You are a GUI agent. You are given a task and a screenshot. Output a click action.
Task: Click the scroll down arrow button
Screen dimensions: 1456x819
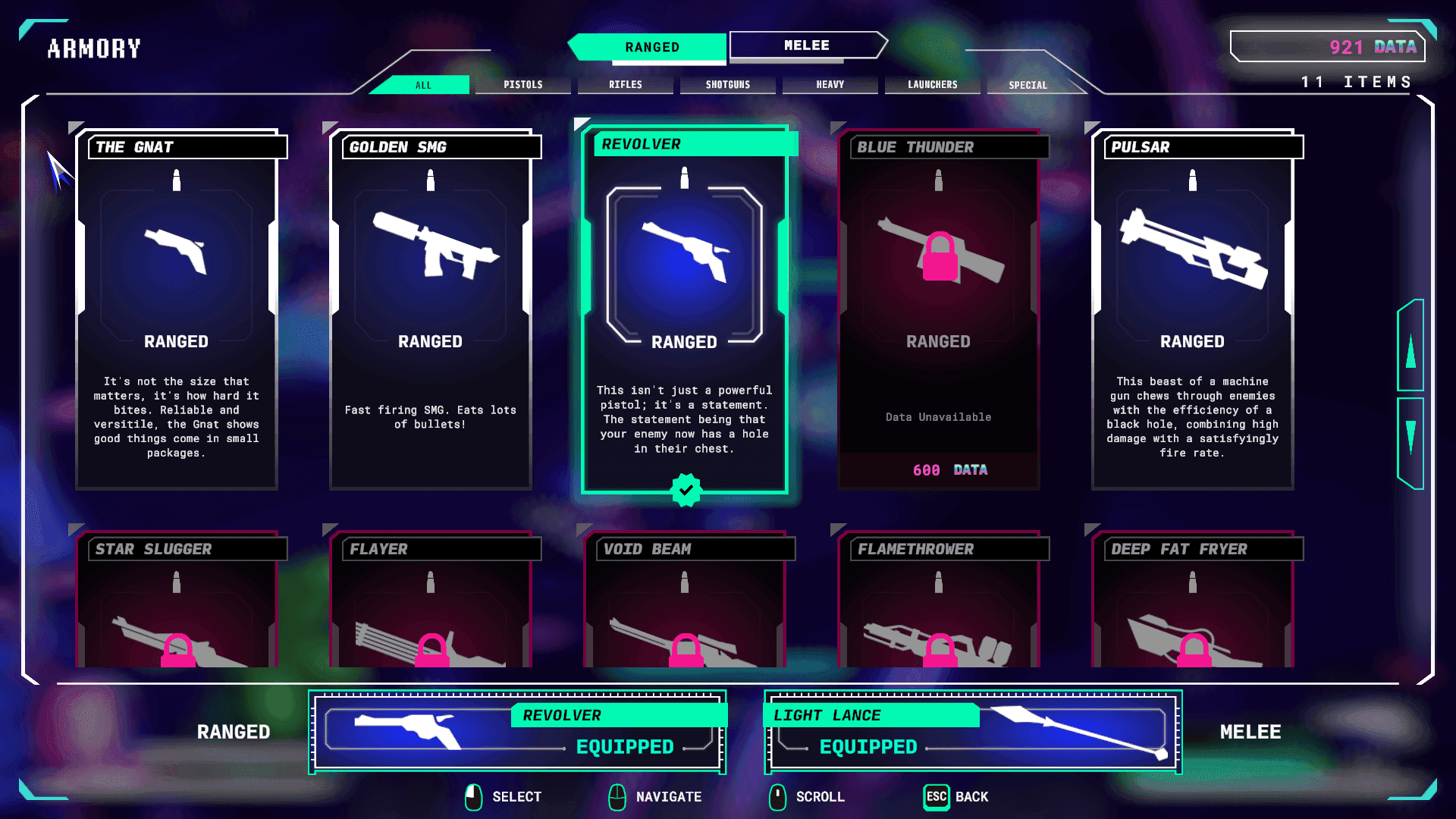coord(1410,440)
